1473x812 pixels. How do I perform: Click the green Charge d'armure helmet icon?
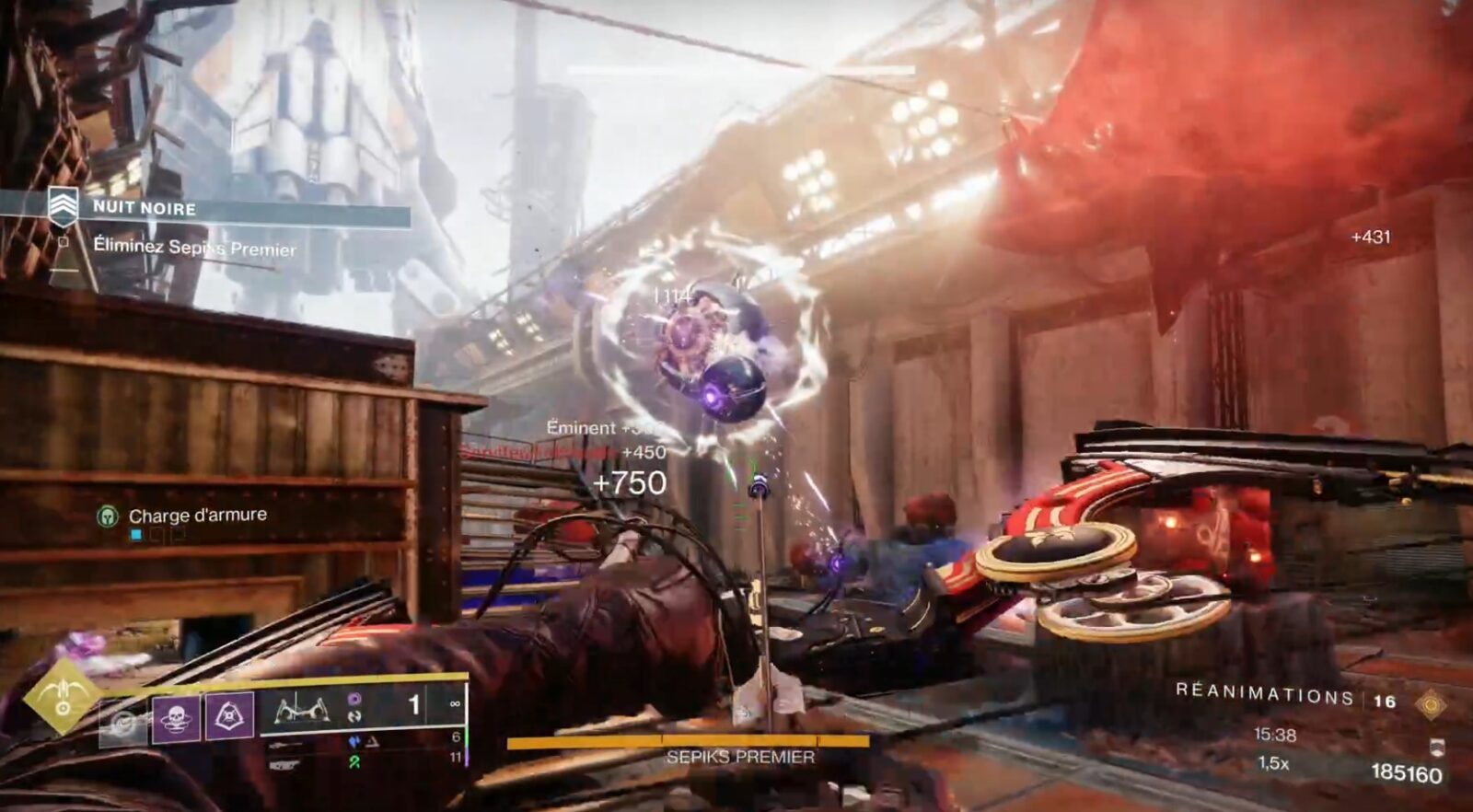(x=110, y=516)
